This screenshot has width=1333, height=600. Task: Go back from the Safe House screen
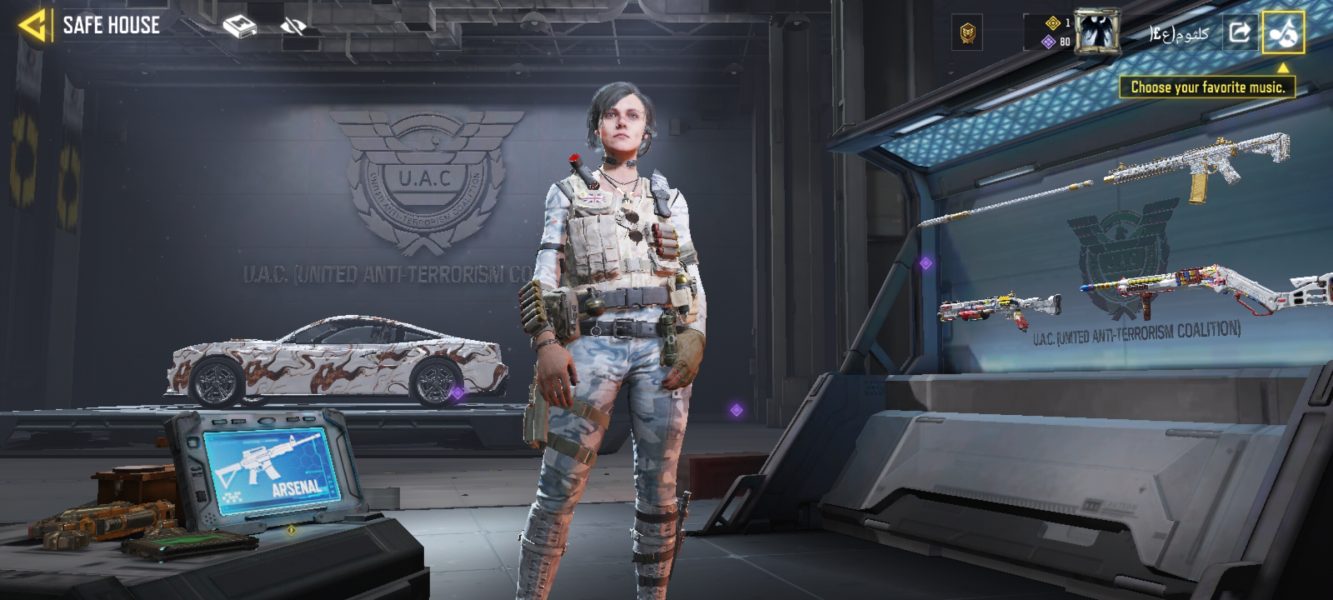click(x=33, y=26)
